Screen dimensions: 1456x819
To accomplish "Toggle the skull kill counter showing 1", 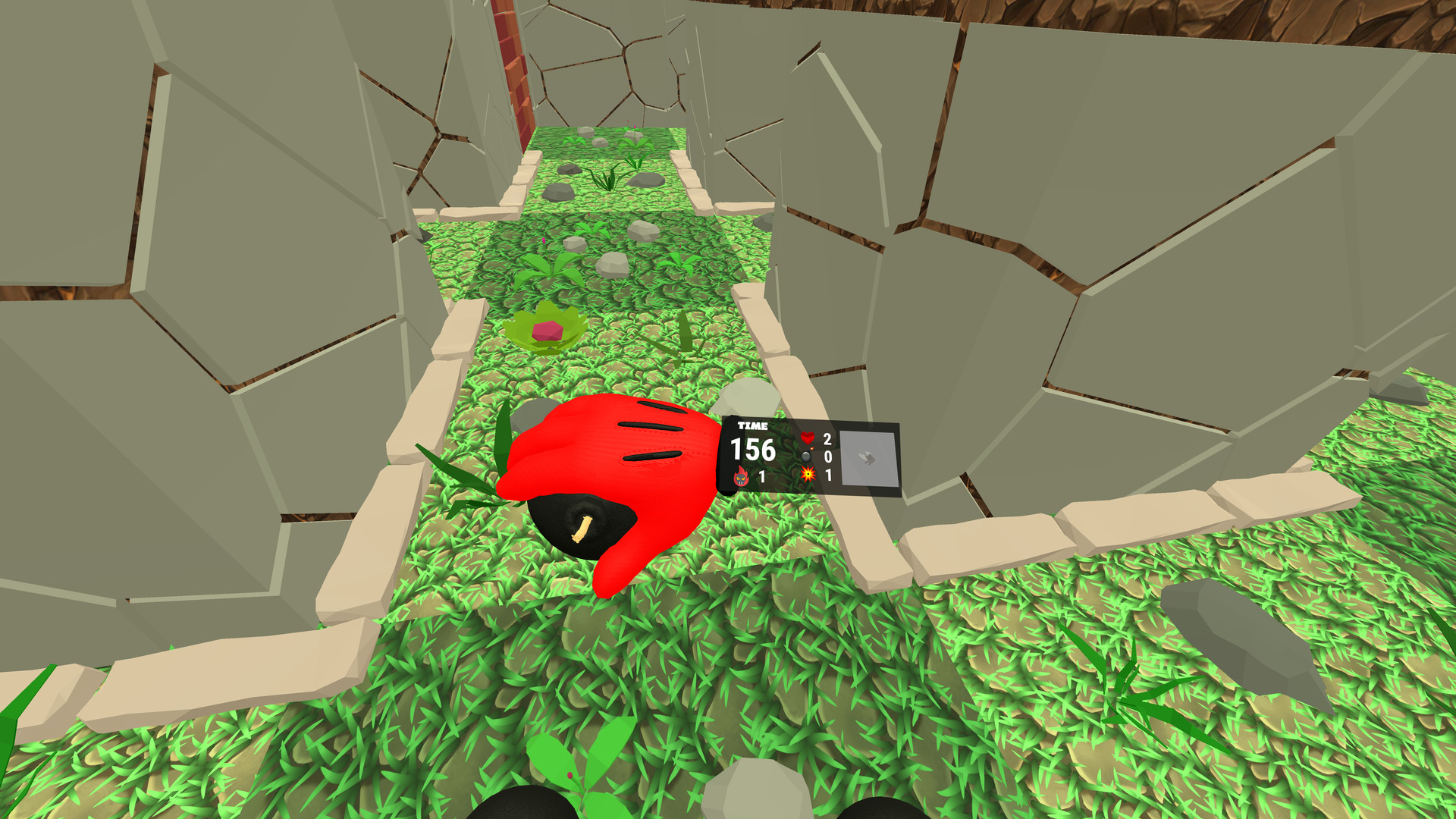I will coord(761,475).
